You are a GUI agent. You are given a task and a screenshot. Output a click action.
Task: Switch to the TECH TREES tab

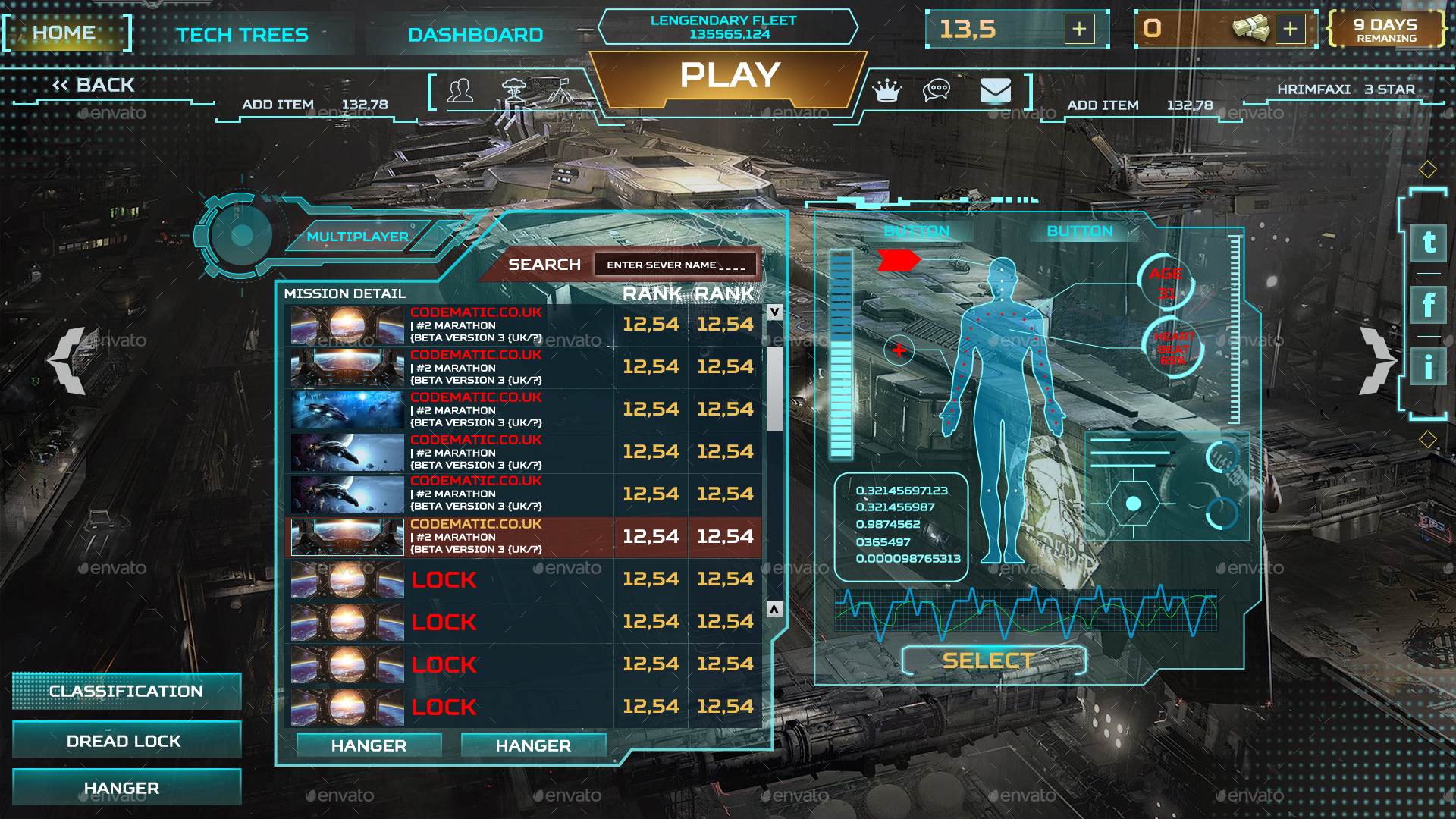243,35
